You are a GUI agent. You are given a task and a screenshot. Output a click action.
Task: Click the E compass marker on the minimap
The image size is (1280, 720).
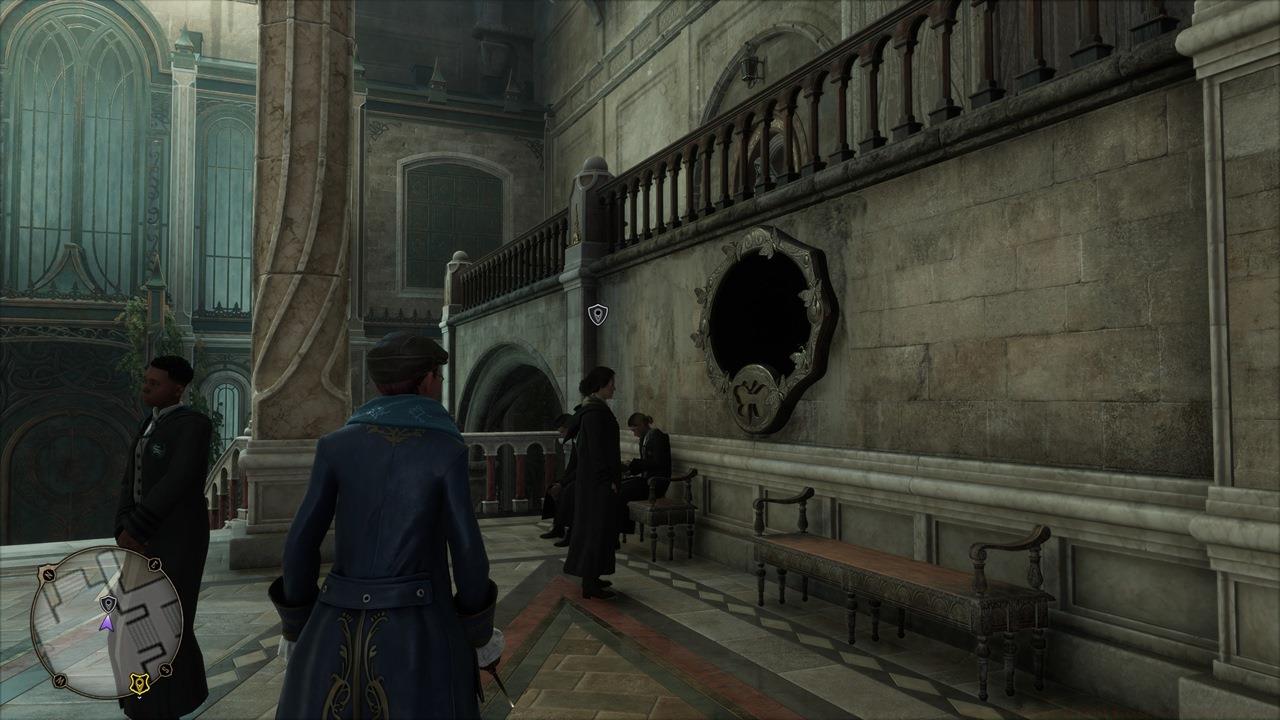pyautogui.click(x=152, y=565)
